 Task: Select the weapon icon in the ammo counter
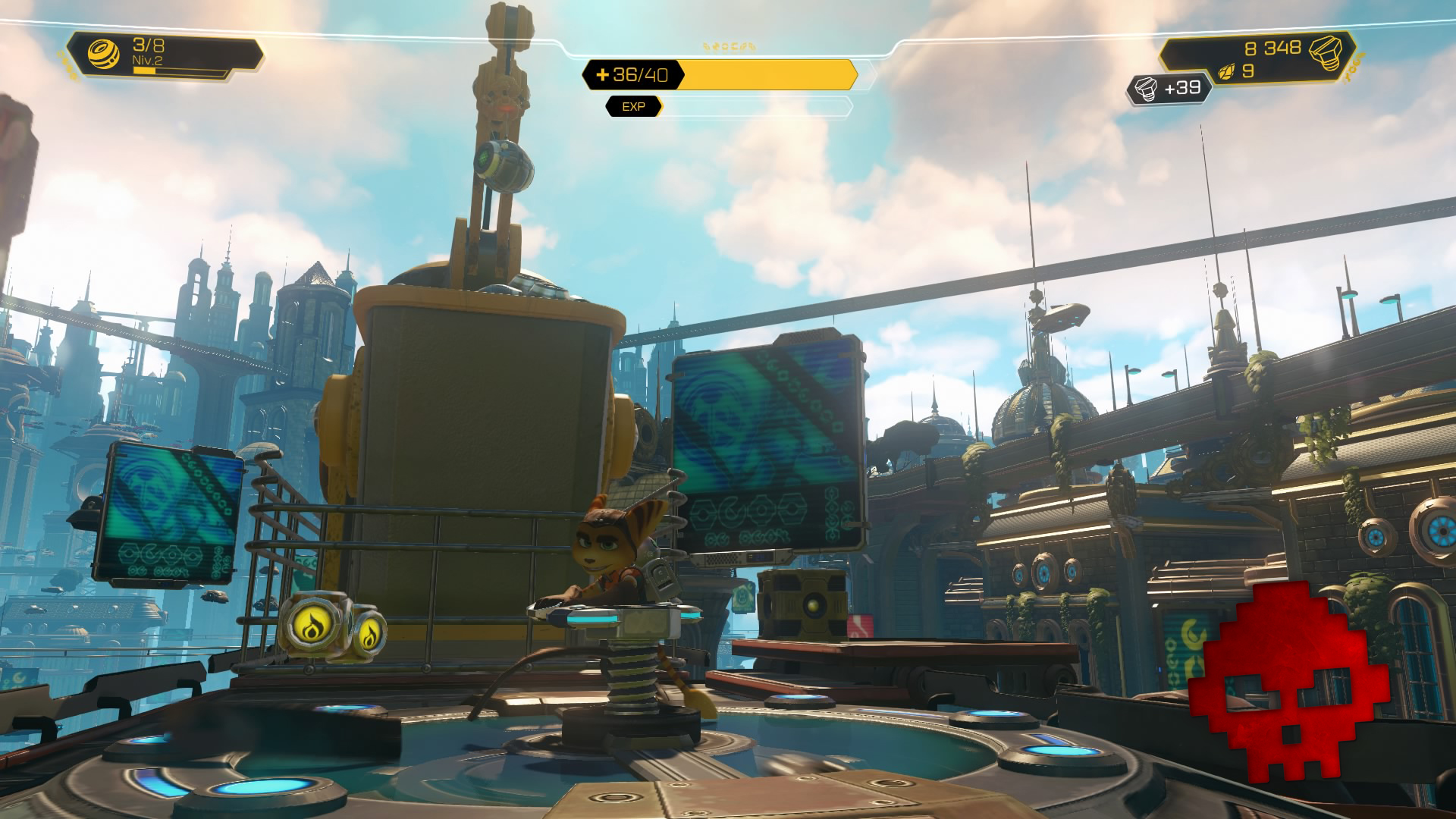[105, 53]
